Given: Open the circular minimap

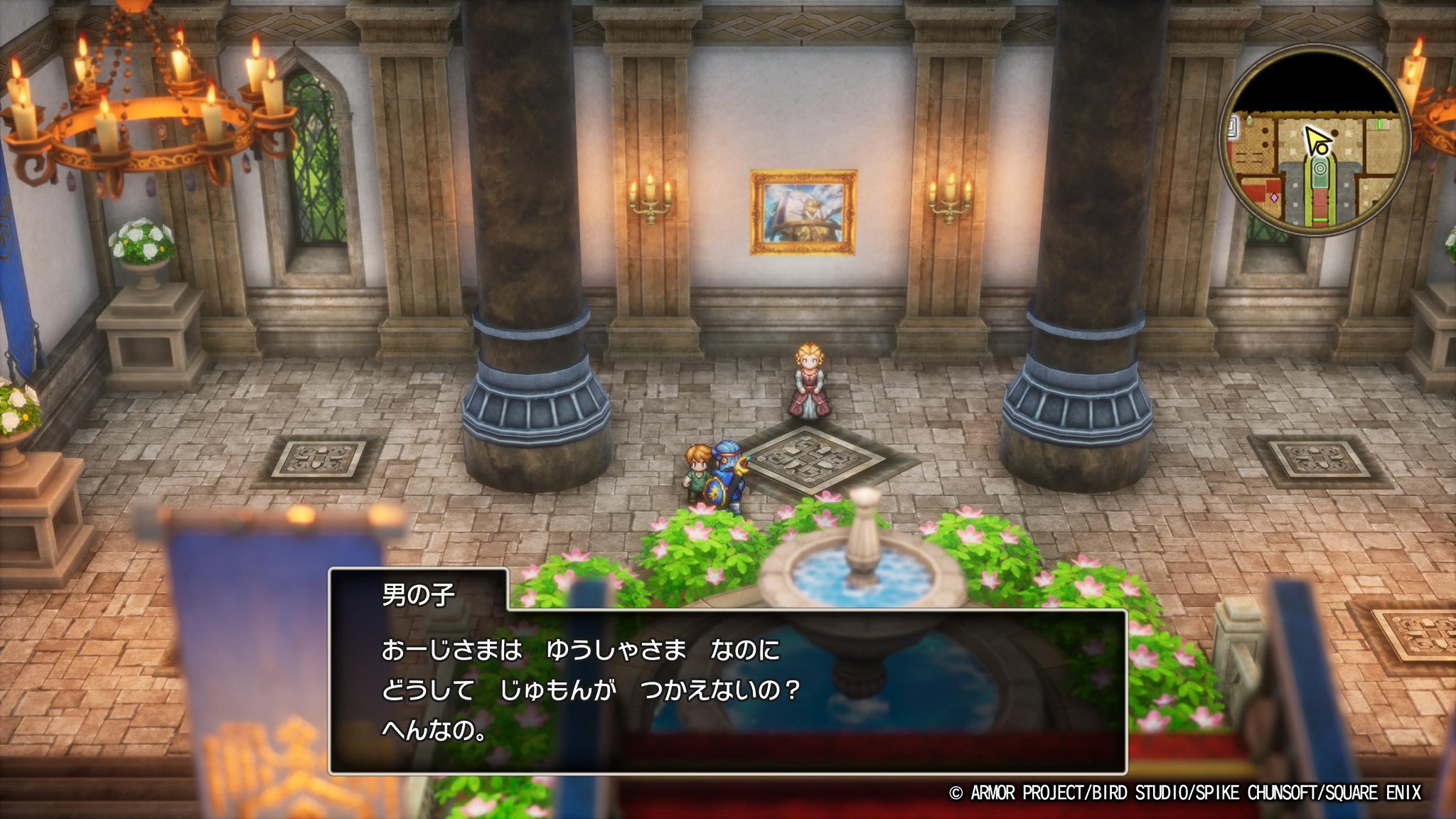Looking at the screenshot, I should click(x=1315, y=141).
